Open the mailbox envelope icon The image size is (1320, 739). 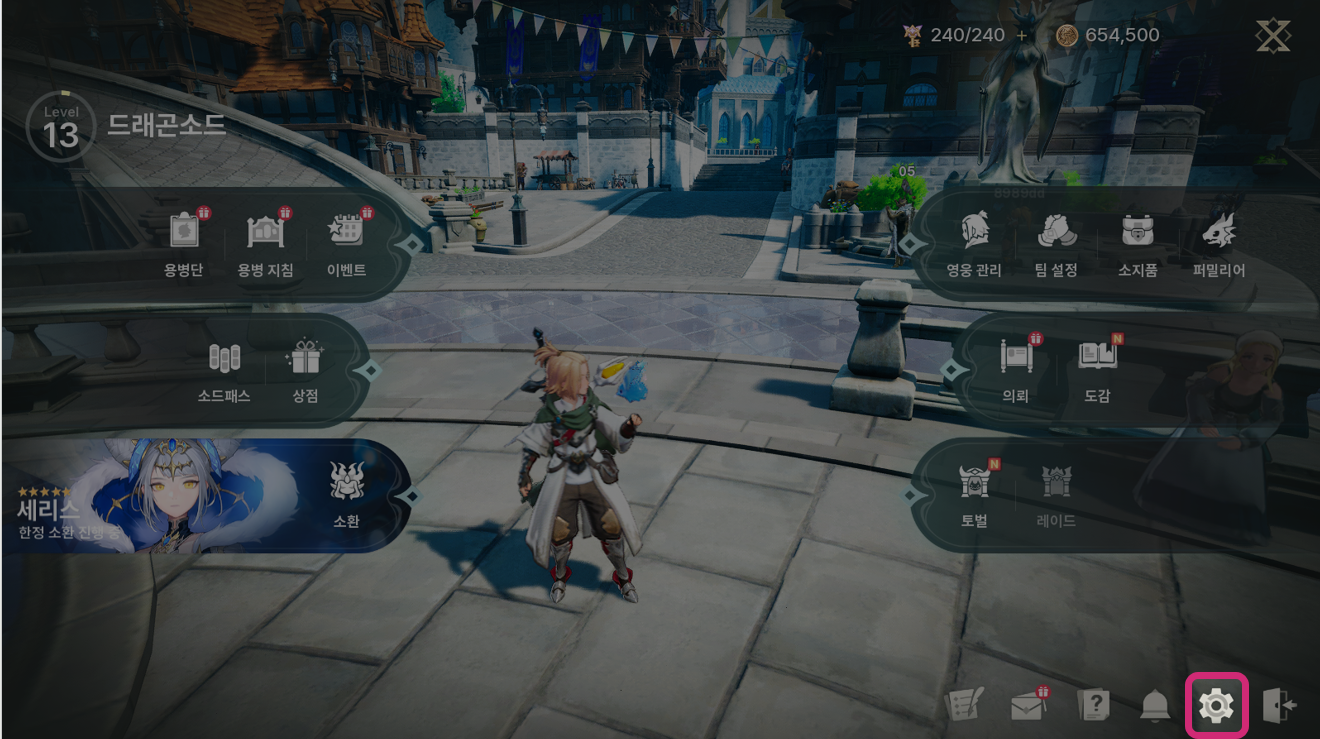coord(1027,706)
